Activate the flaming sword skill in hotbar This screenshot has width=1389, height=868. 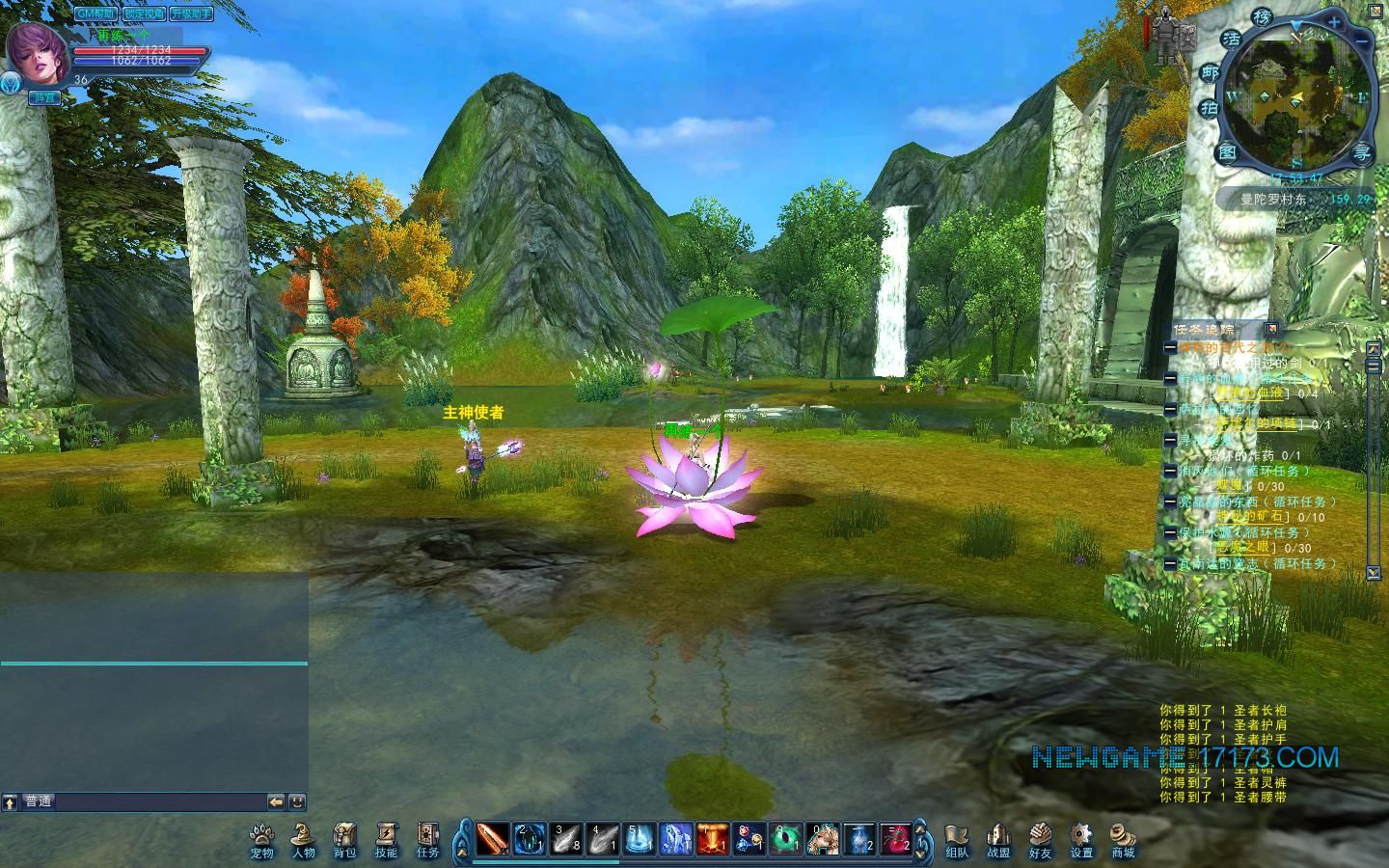tap(492, 839)
